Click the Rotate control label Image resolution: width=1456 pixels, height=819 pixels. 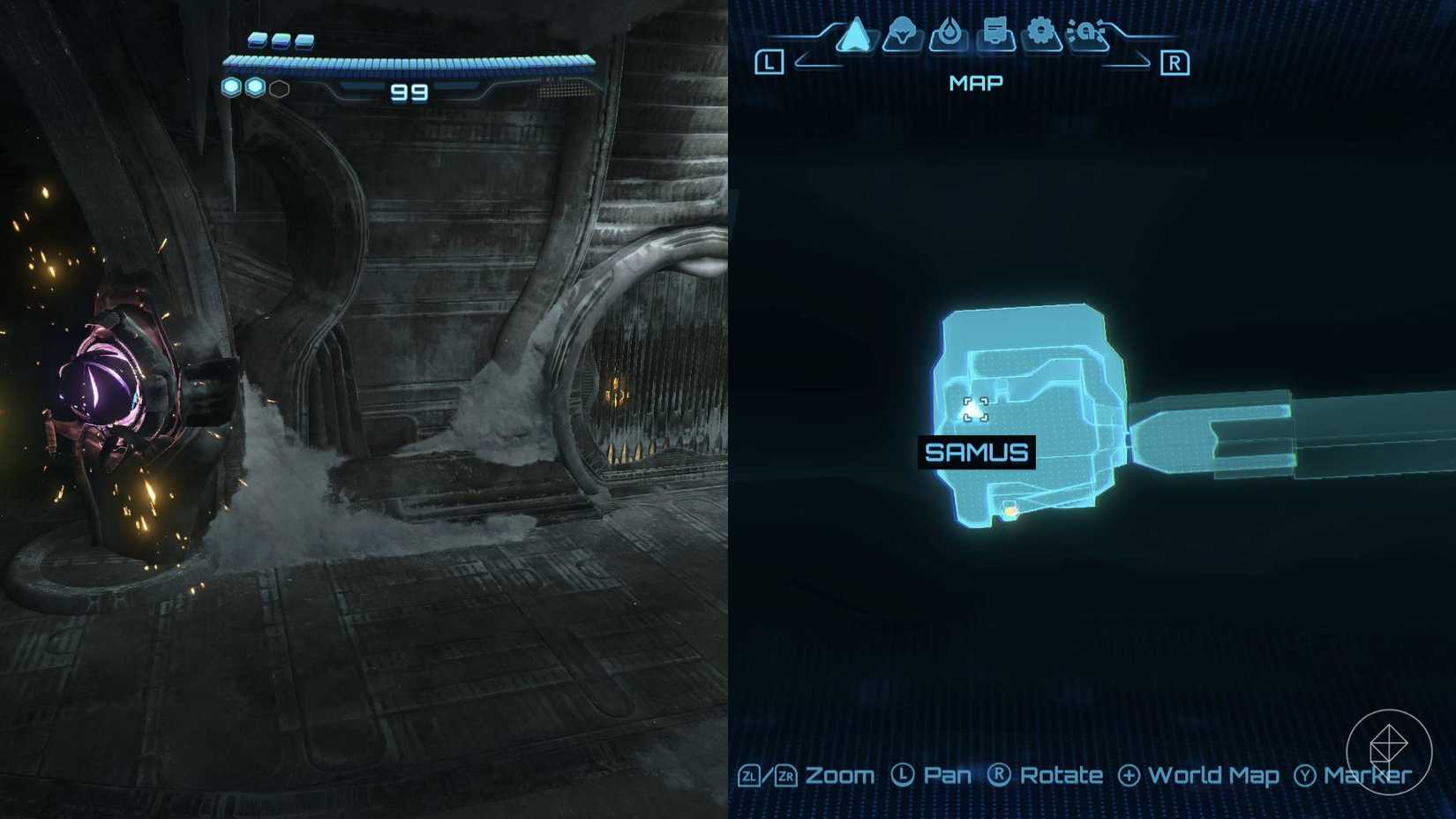(x=1060, y=775)
